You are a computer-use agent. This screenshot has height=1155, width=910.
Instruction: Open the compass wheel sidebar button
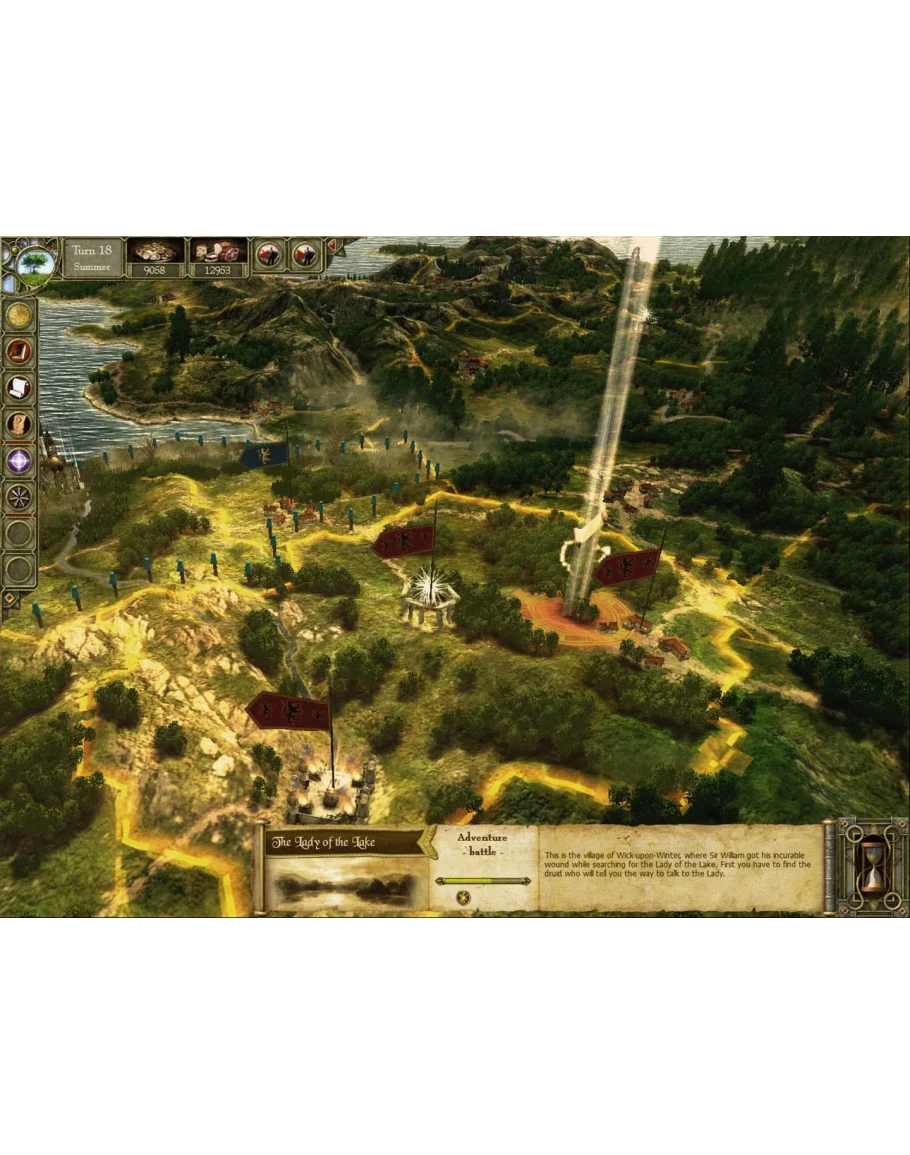tap(20, 496)
